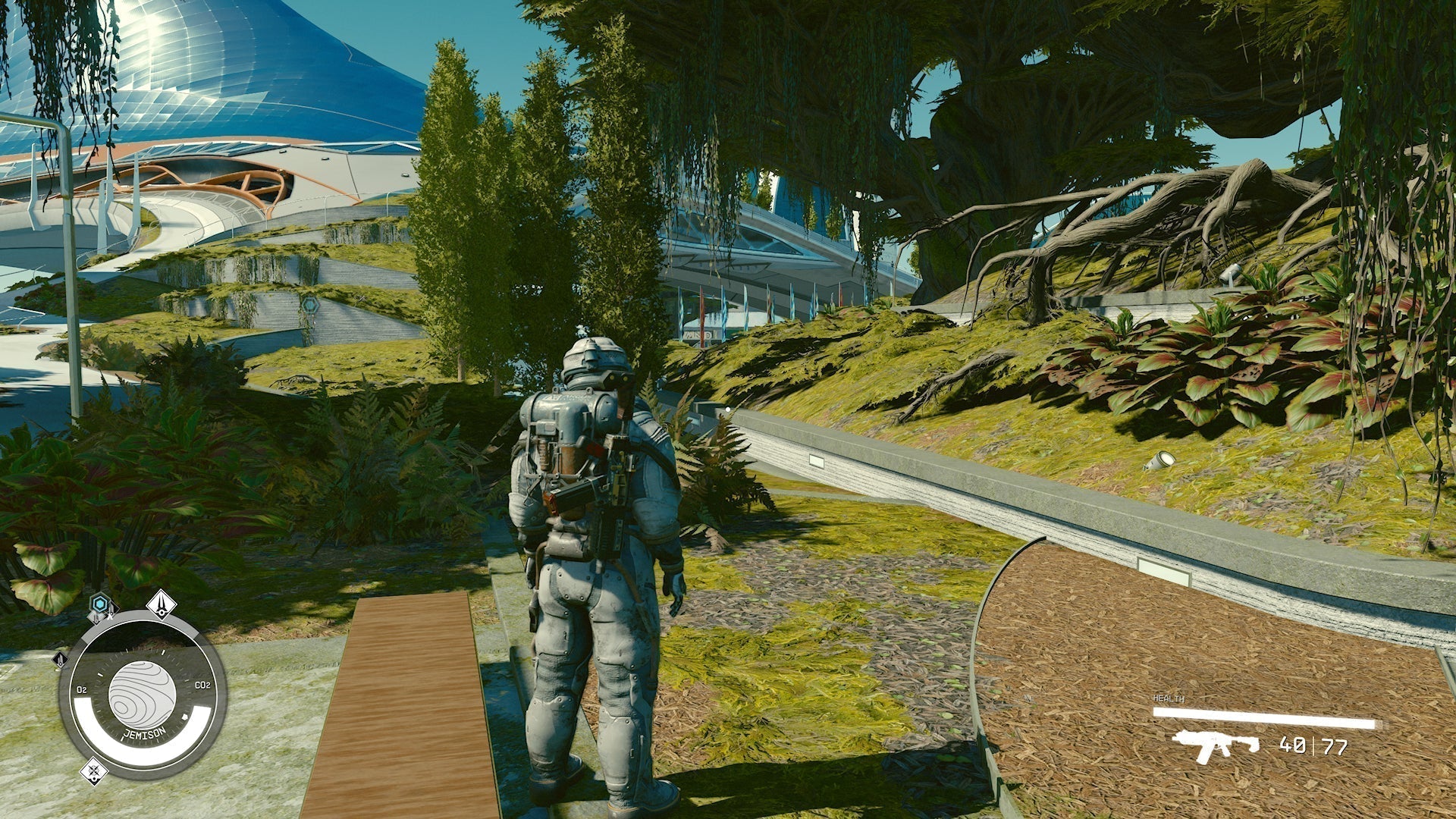Click the objective marker on the compass left edge
The image size is (1456, 819).
60,660
